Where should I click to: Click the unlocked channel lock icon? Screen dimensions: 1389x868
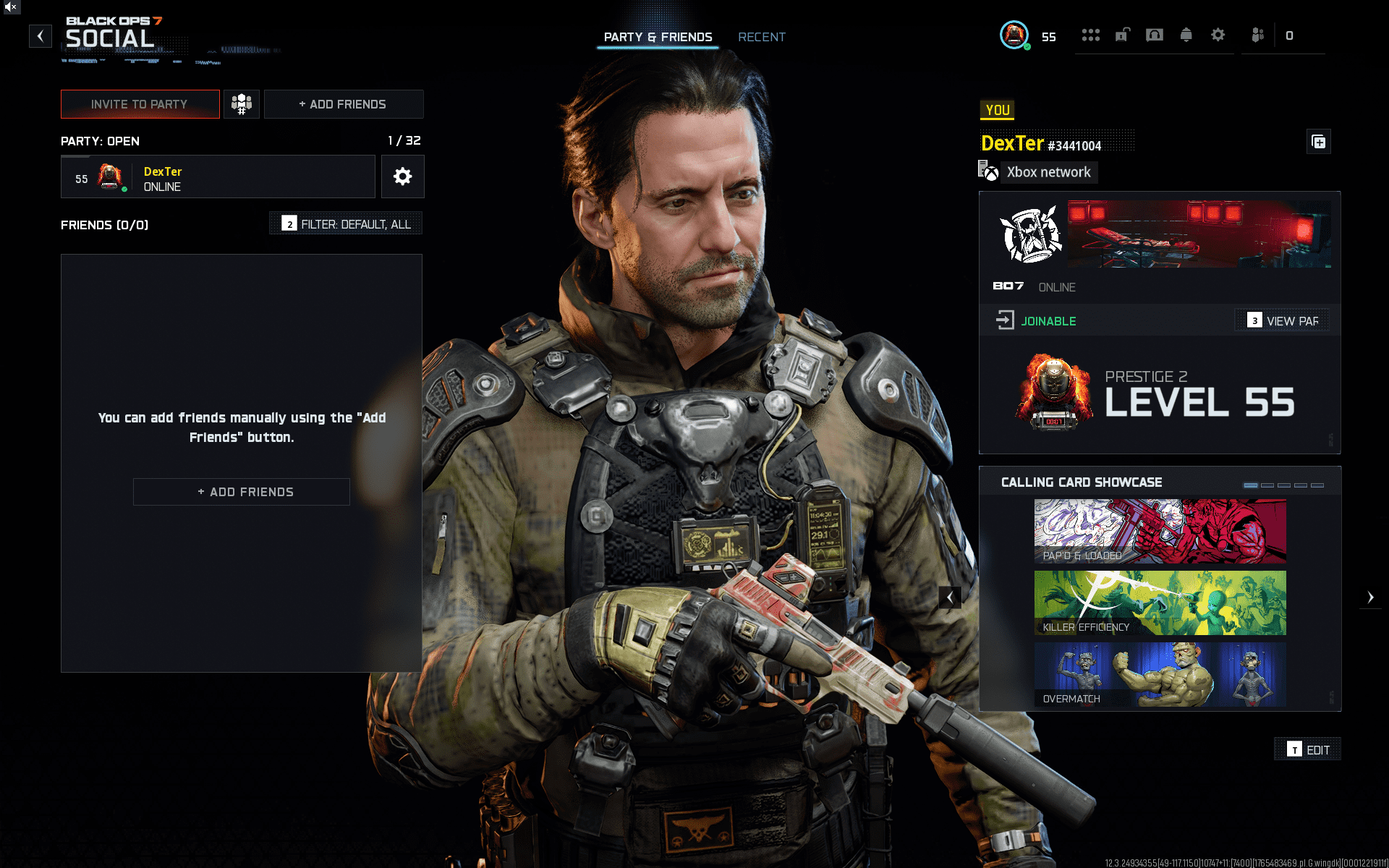[x=1122, y=35]
